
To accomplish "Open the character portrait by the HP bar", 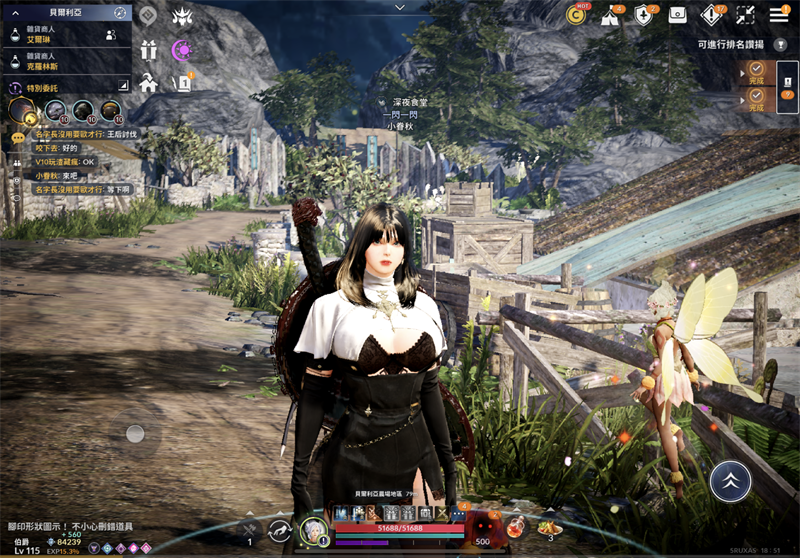I will coord(314,530).
